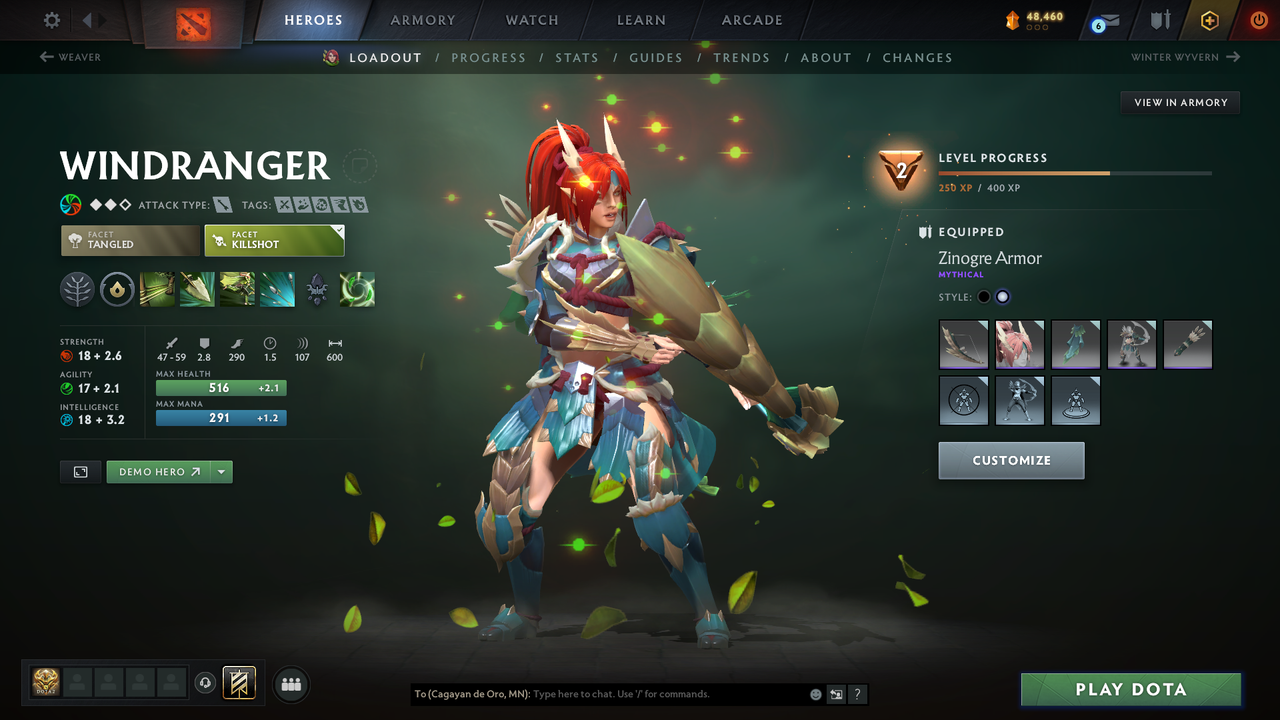The height and width of the screenshot is (720, 1280).
Task: Select the second Zinogre Armor style
Action: tap(1002, 296)
